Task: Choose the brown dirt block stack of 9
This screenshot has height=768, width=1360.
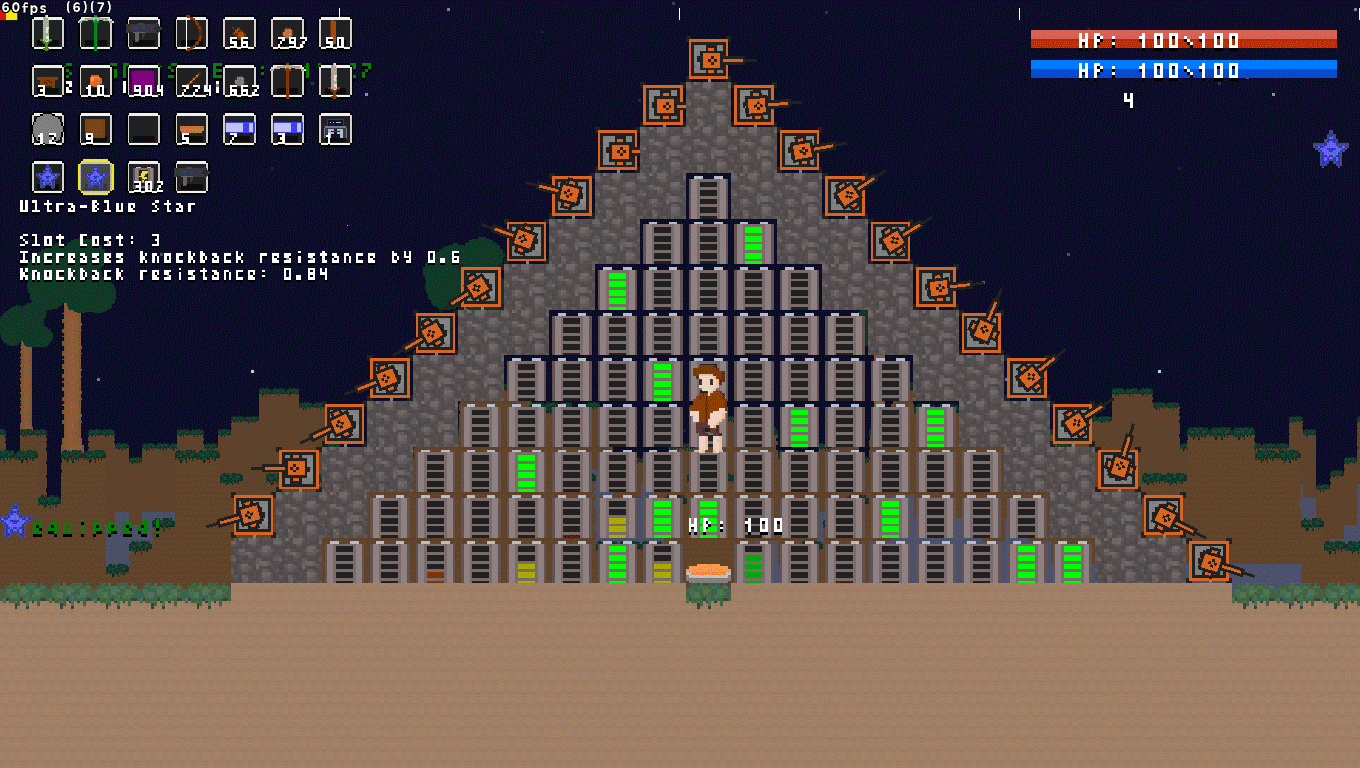Action: pyautogui.click(x=96, y=129)
